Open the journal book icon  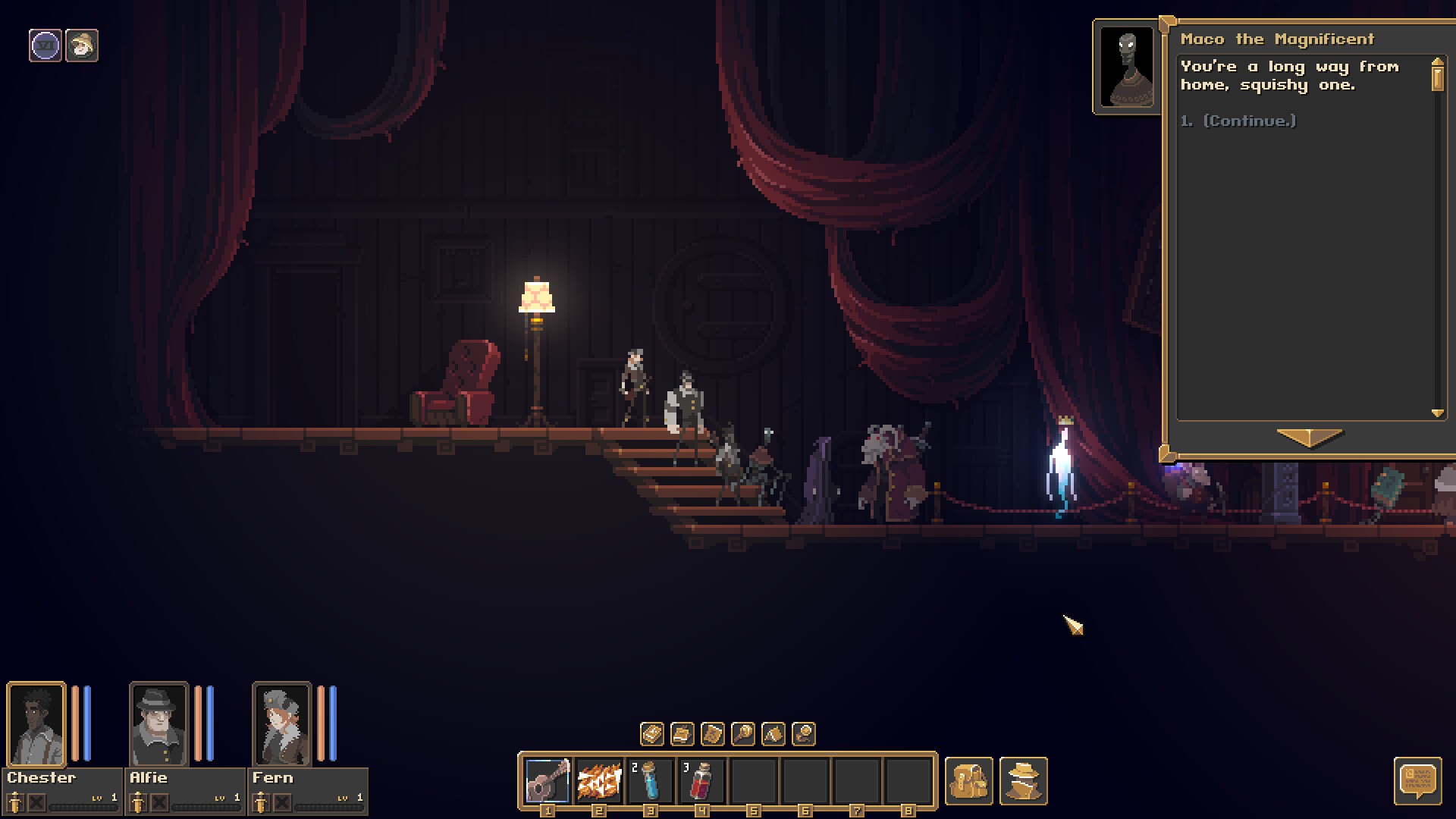pyautogui.click(x=651, y=734)
